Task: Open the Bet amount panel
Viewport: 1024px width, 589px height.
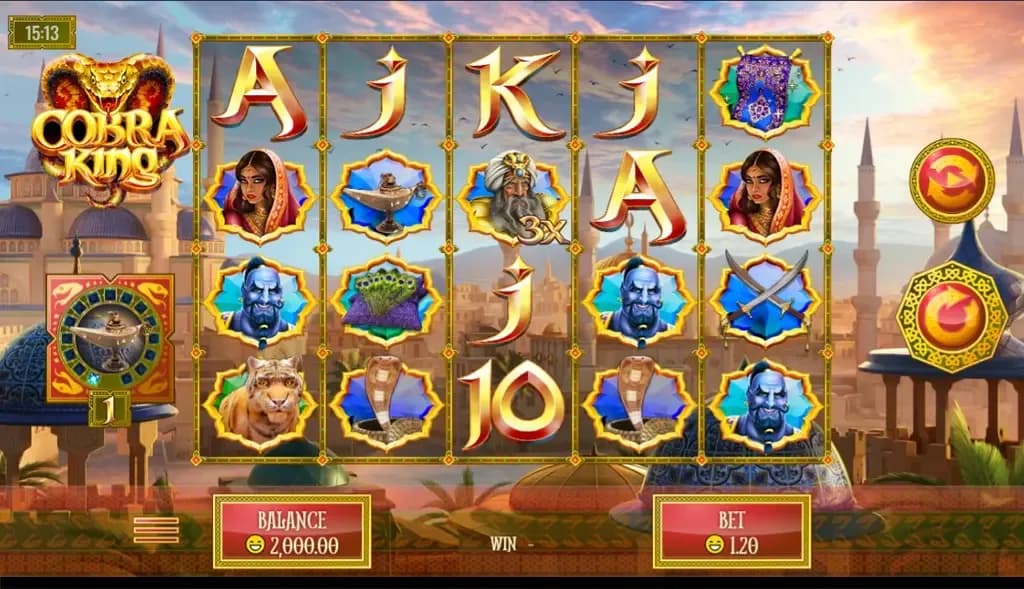Action: coord(731,531)
